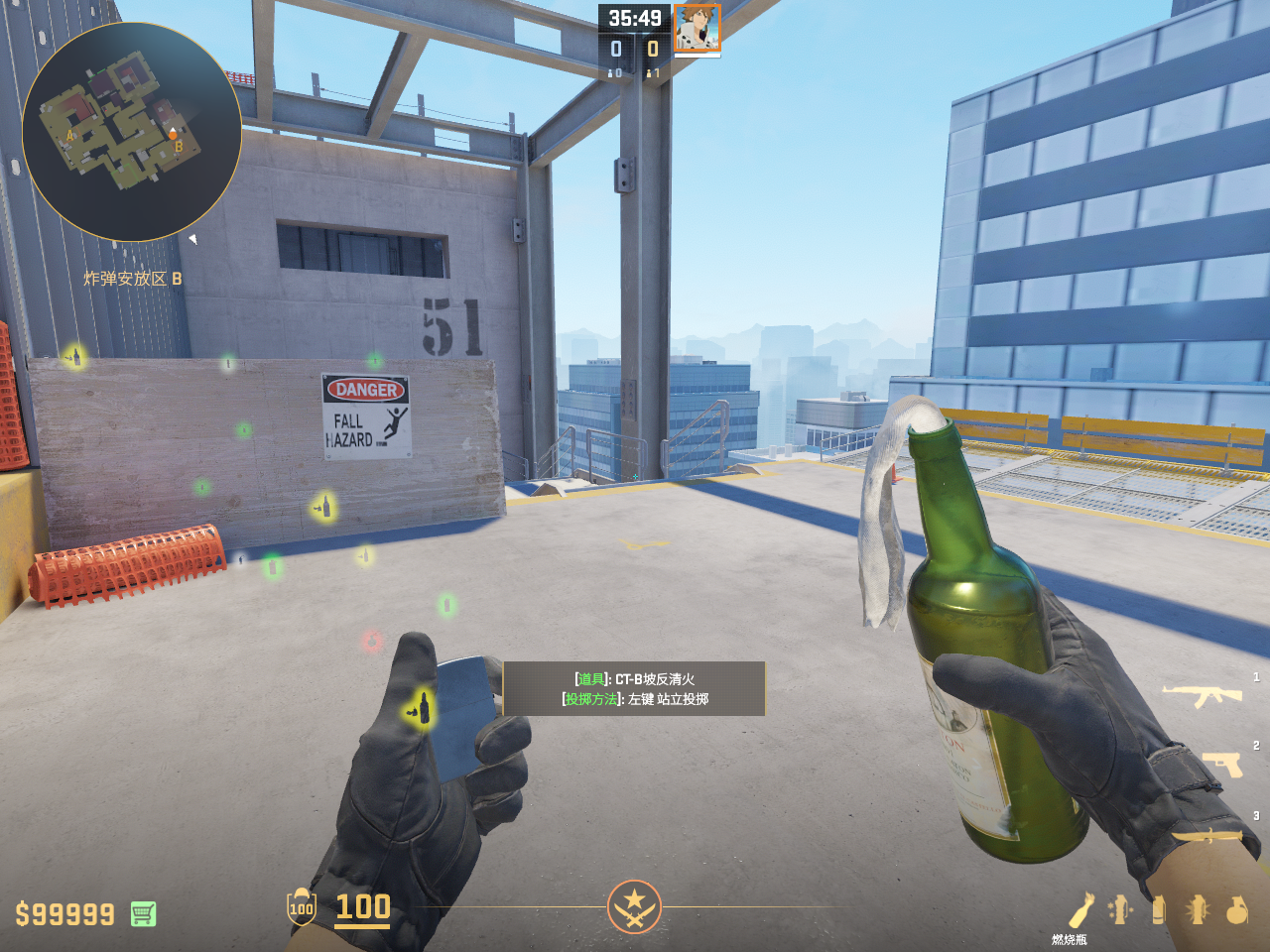Open the buy menu cart icon

143,913
